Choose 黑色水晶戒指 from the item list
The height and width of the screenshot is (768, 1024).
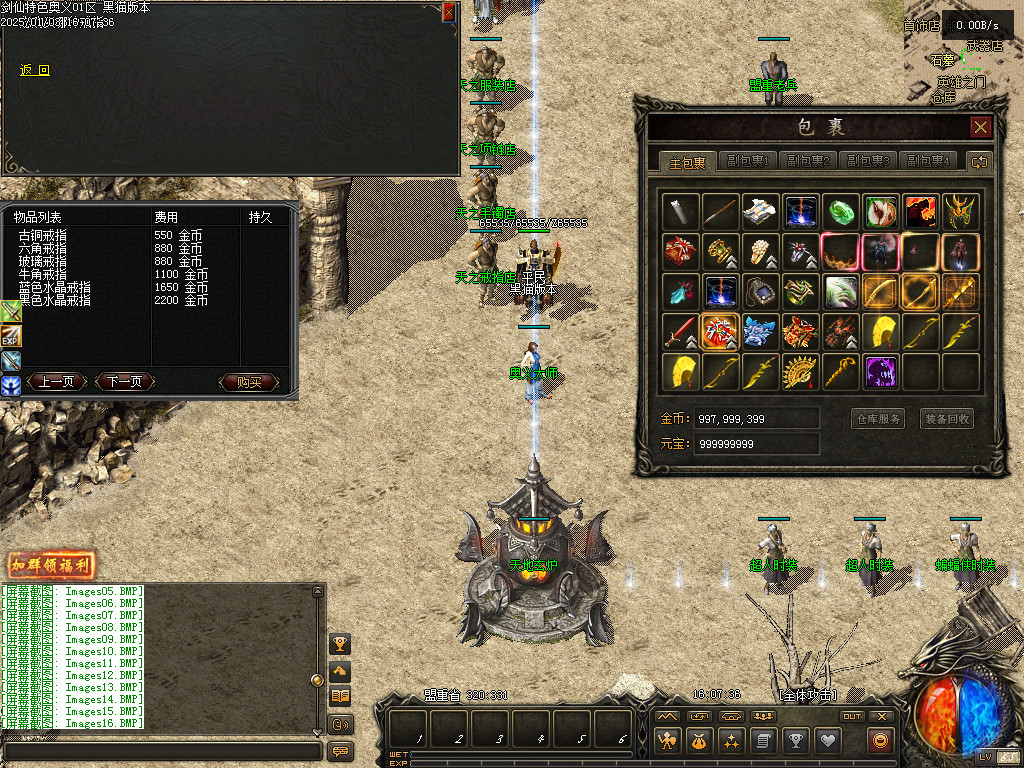(x=54, y=300)
